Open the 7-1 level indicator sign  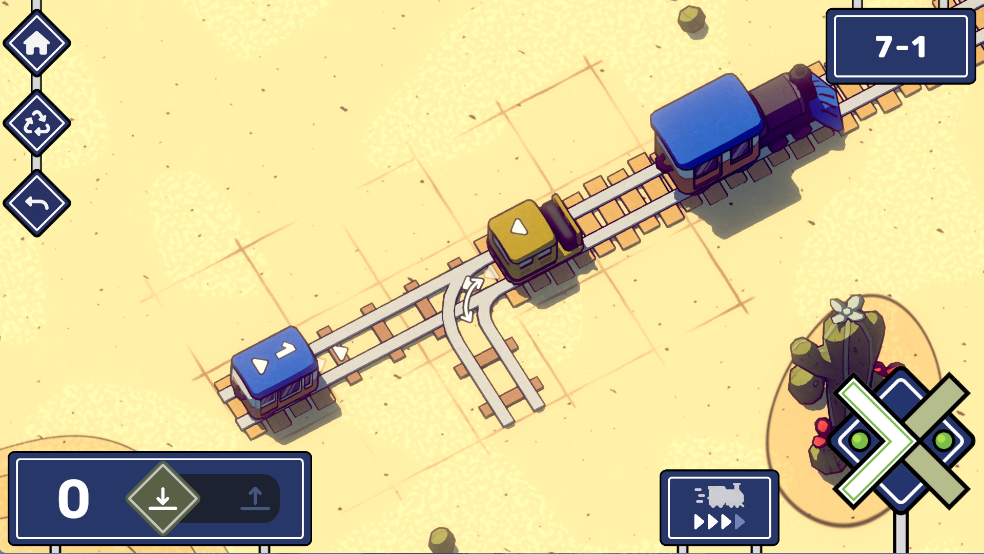pos(900,47)
